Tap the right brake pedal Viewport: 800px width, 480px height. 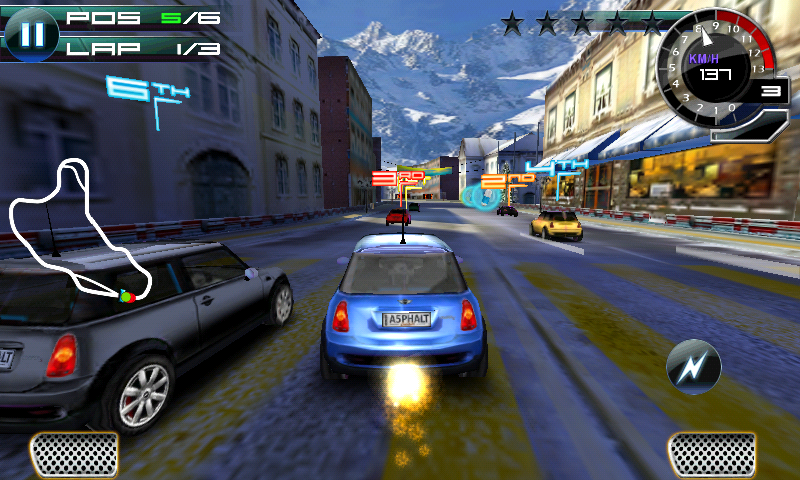(711, 455)
